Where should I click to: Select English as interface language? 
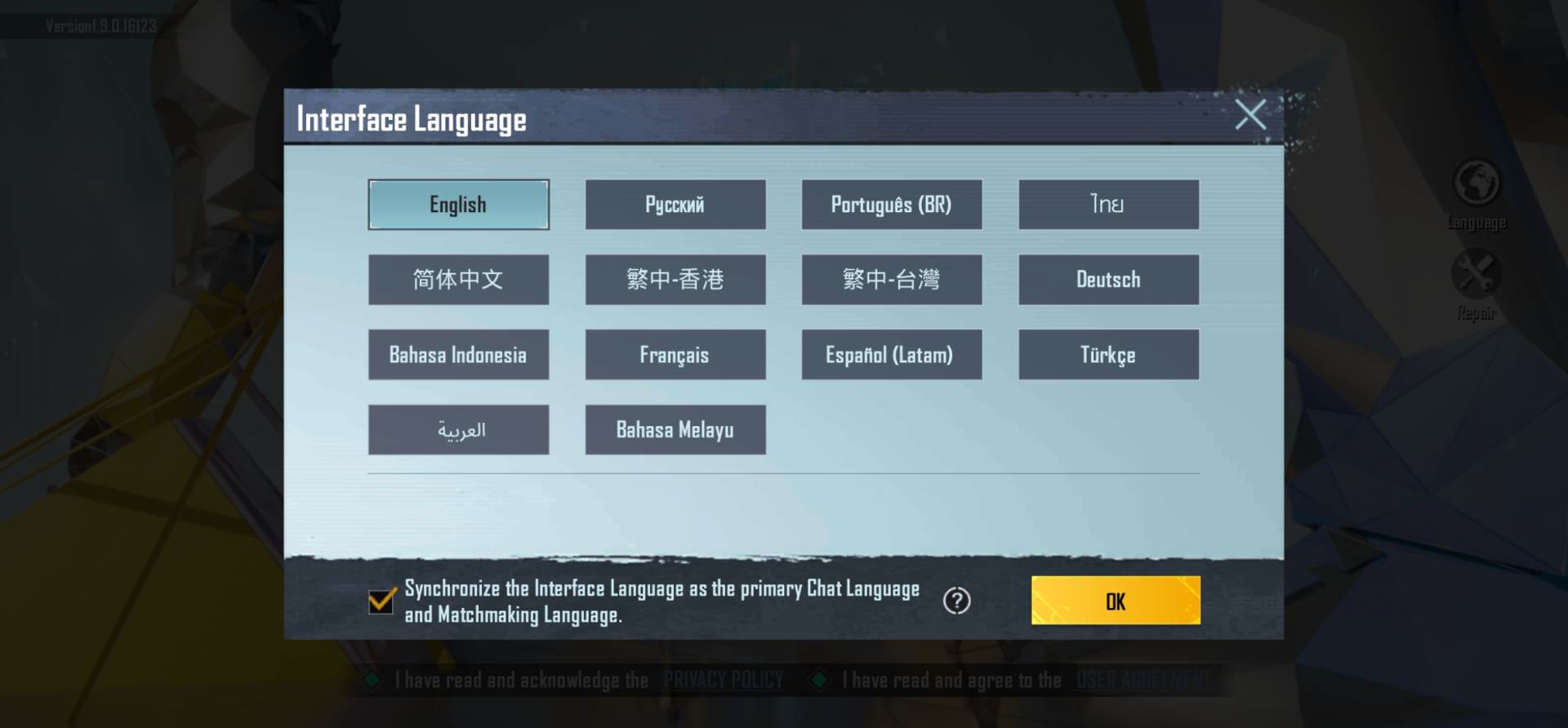pos(458,205)
